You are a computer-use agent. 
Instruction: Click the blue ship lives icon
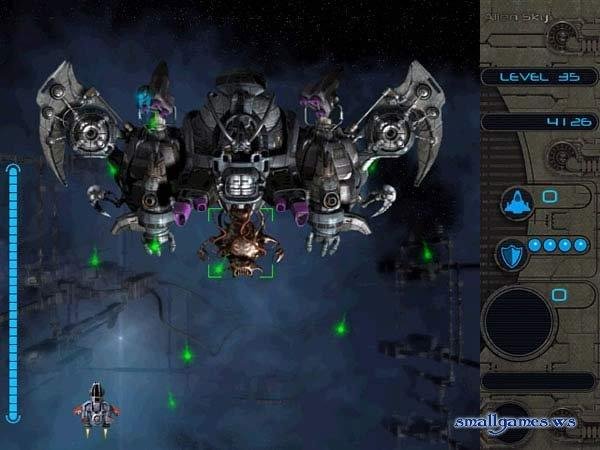click(517, 203)
